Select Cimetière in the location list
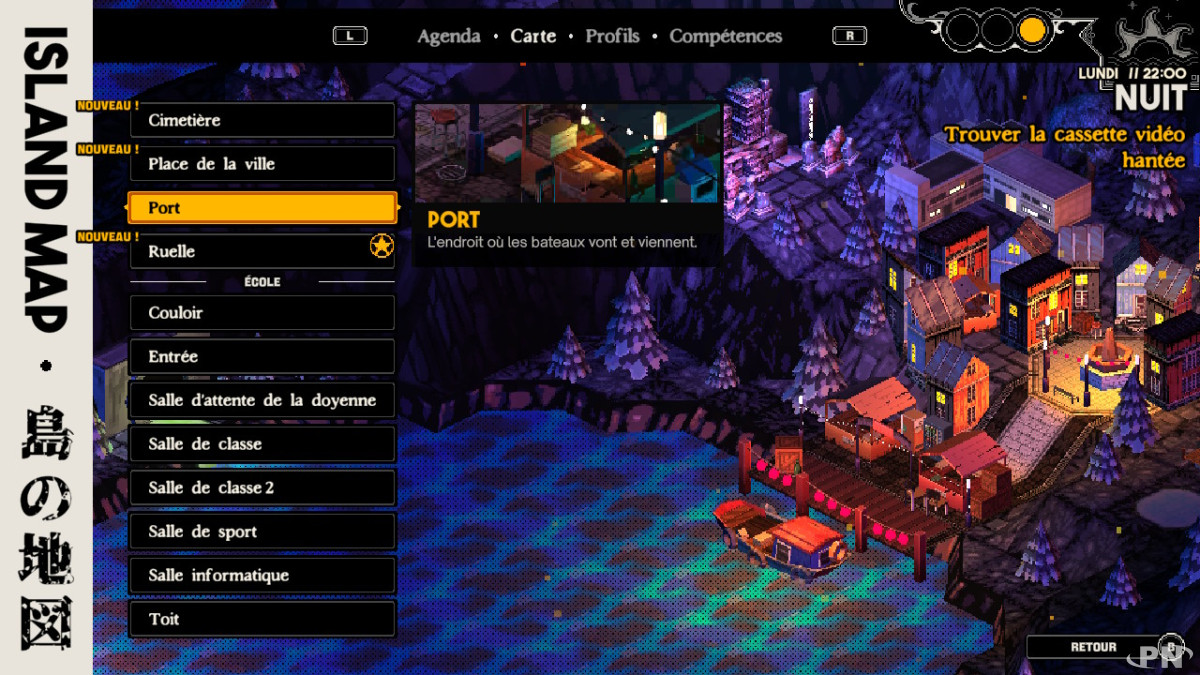Image resolution: width=1200 pixels, height=675 pixels. (x=262, y=120)
